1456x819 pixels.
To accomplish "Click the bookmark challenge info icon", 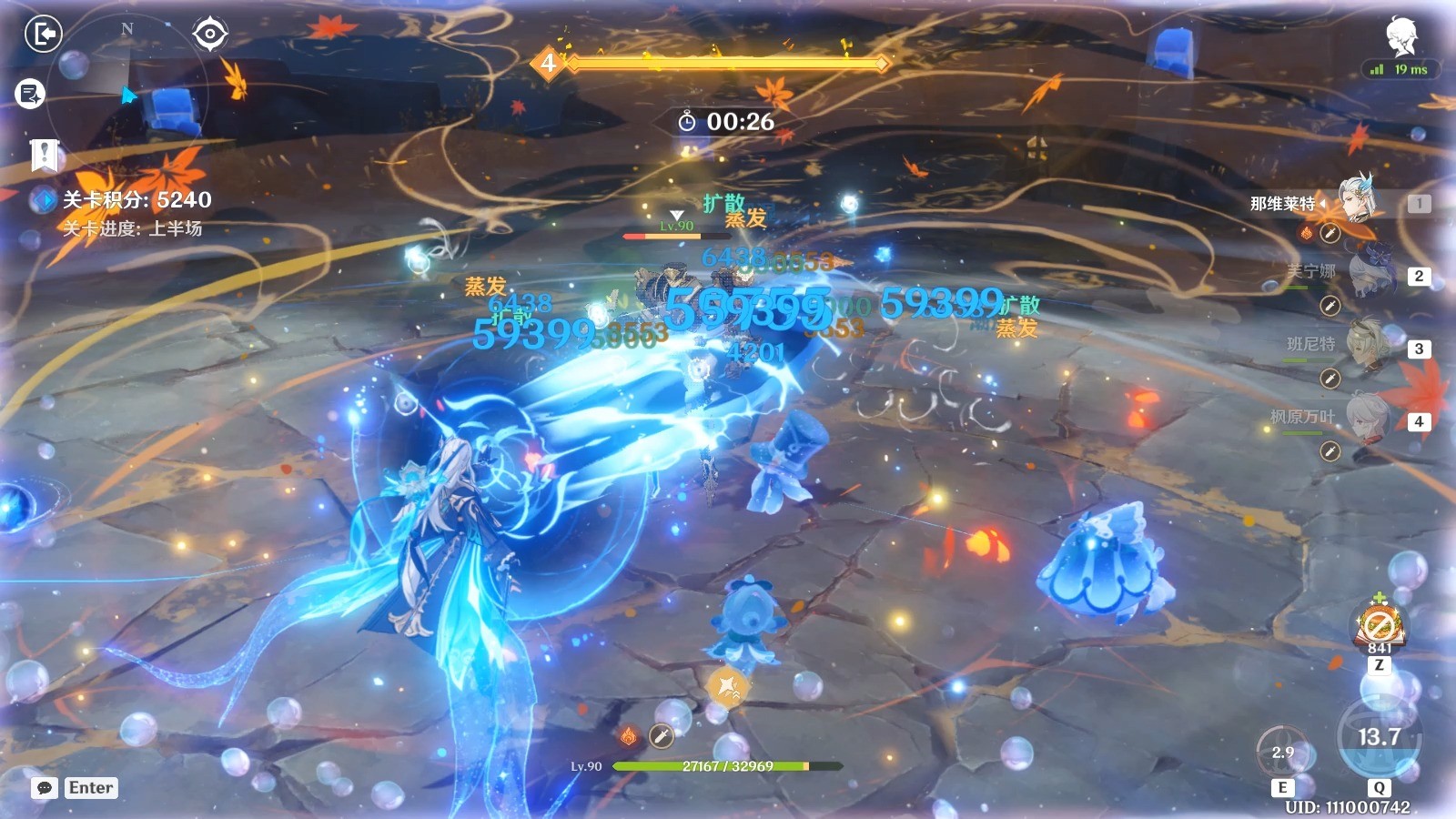I will point(44,156).
